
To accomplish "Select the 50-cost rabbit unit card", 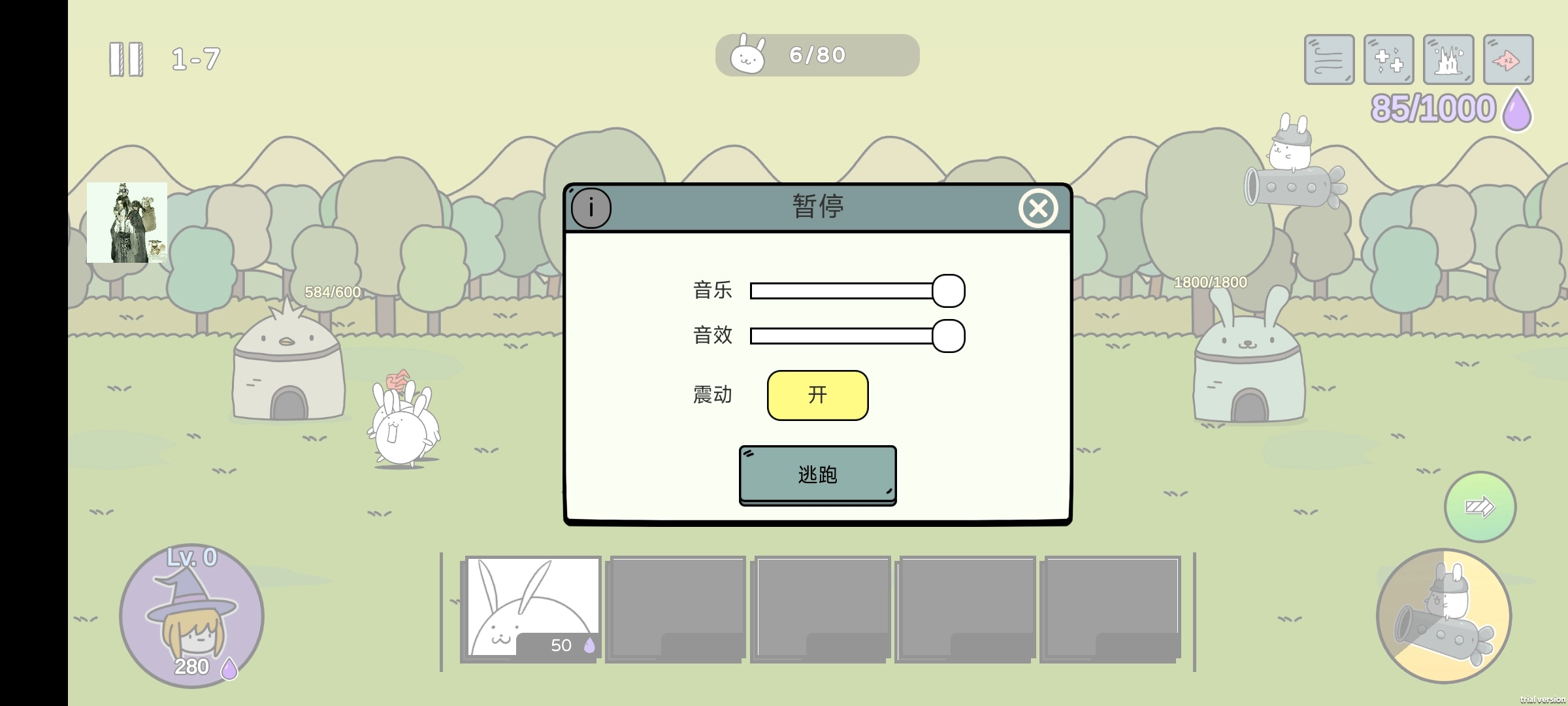I will pyautogui.click(x=531, y=608).
